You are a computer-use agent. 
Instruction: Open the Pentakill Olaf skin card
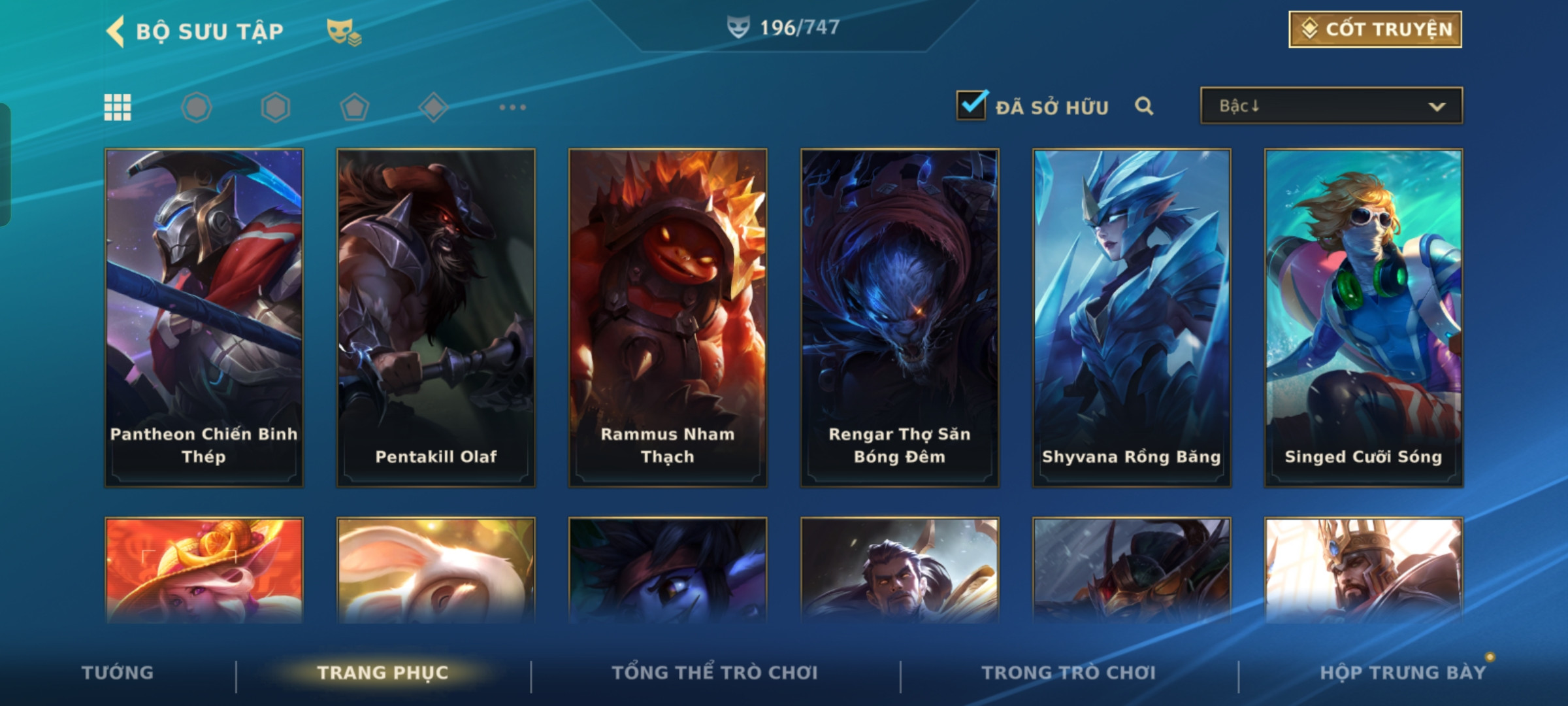(x=436, y=318)
